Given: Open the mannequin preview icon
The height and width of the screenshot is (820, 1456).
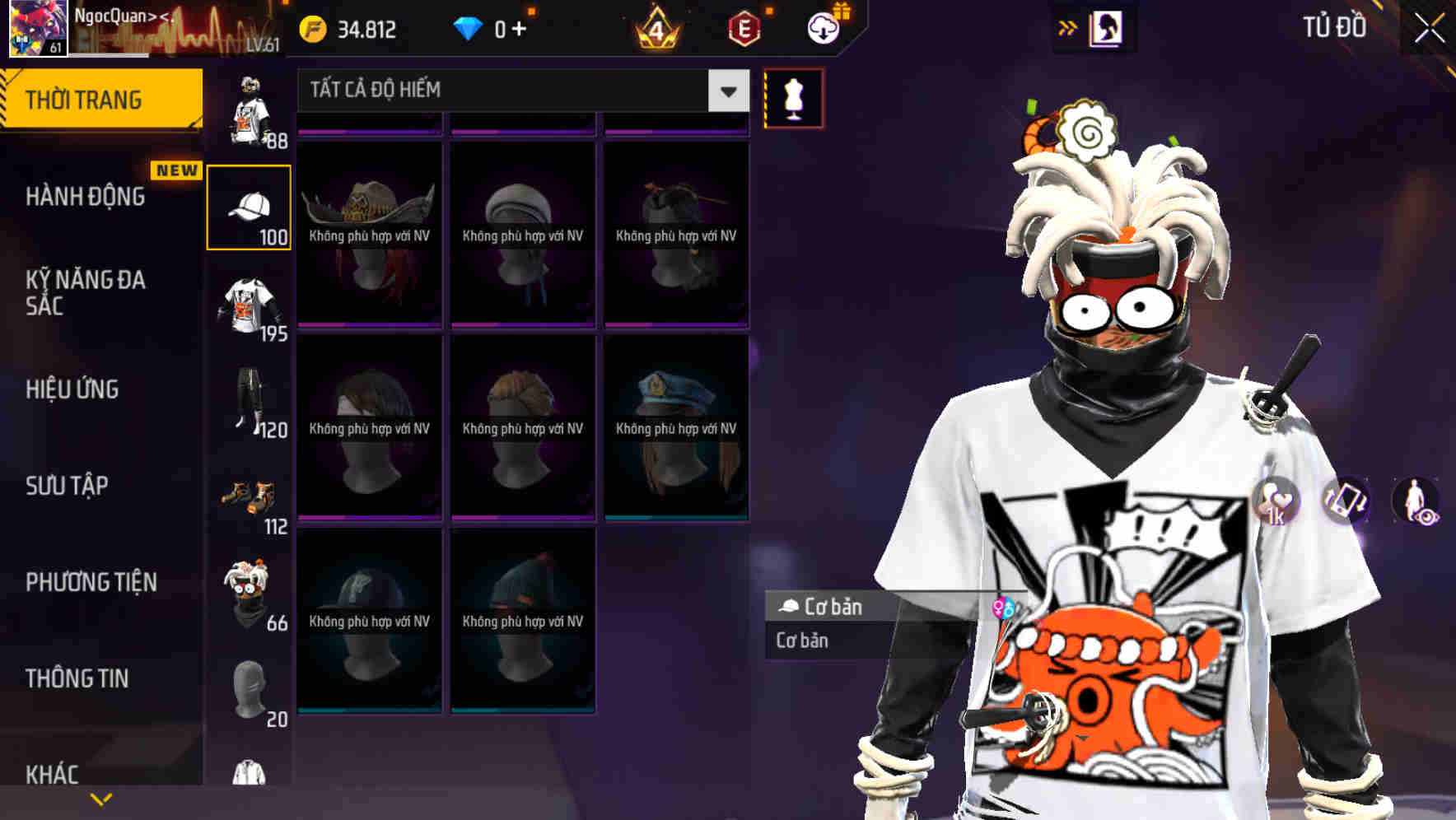Looking at the screenshot, I should [793, 97].
